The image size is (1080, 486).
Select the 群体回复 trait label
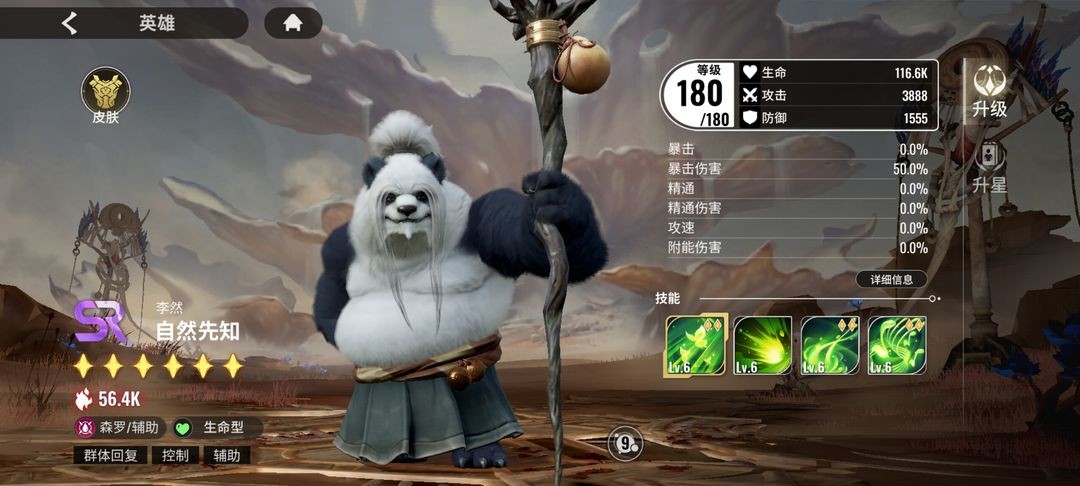[x=111, y=455]
